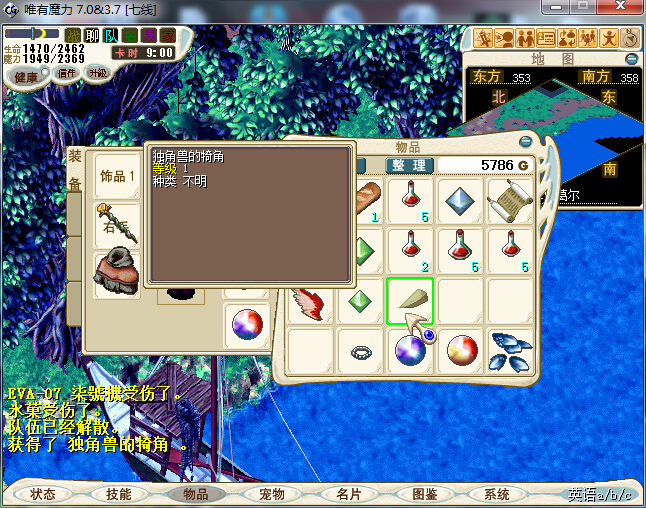Screen dimensions: 646x508
Task: Choose the blue feathers item slot
Action: [510, 351]
